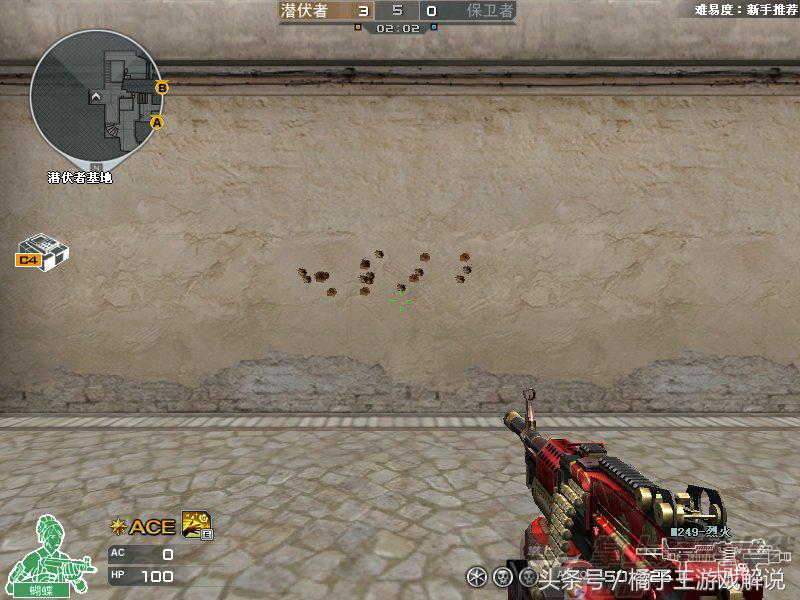Activate the golden hand skill icon
Screen dimensions: 800x600
pyautogui.click(x=193, y=524)
